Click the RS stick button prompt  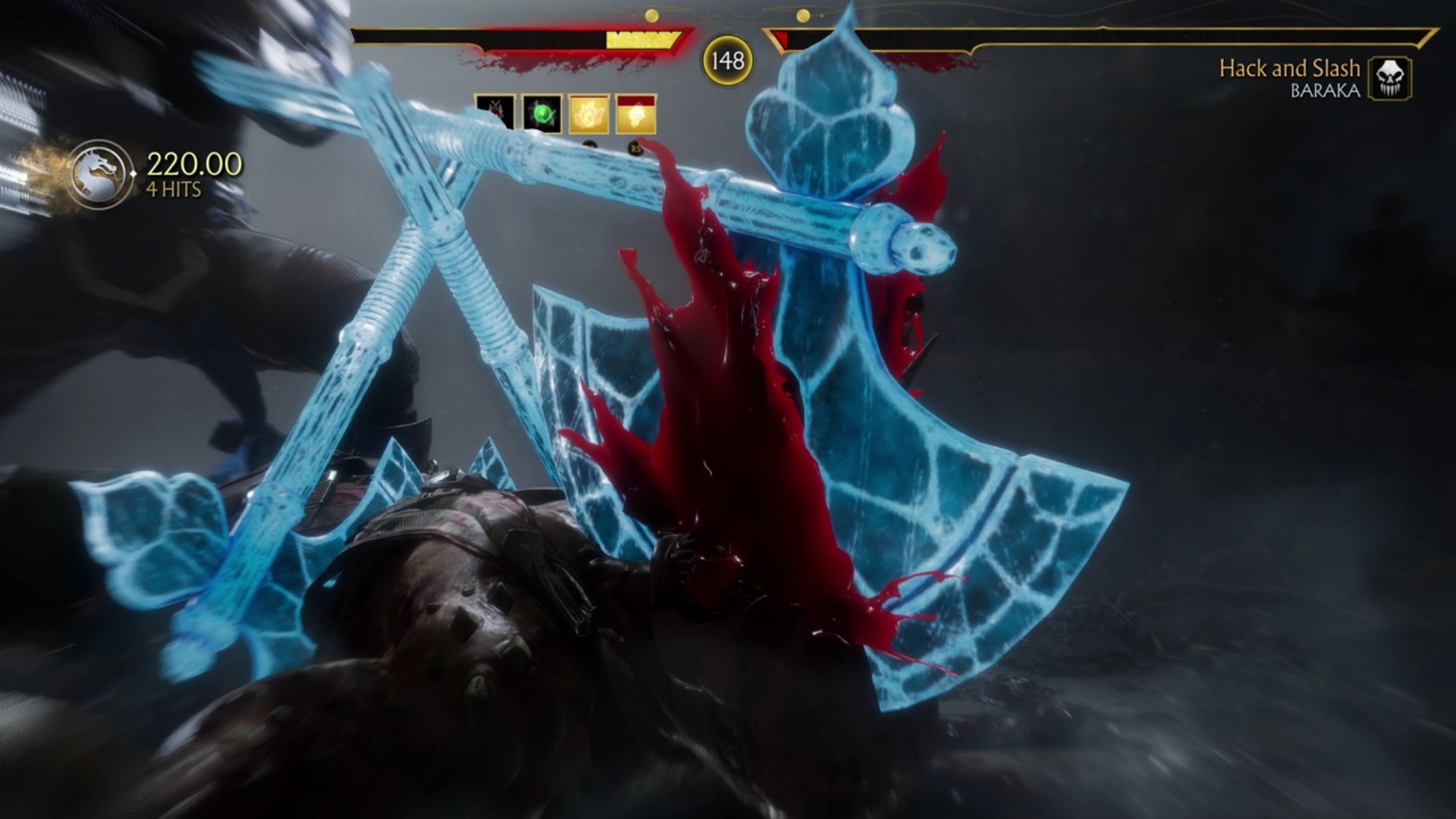click(x=636, y=148)
